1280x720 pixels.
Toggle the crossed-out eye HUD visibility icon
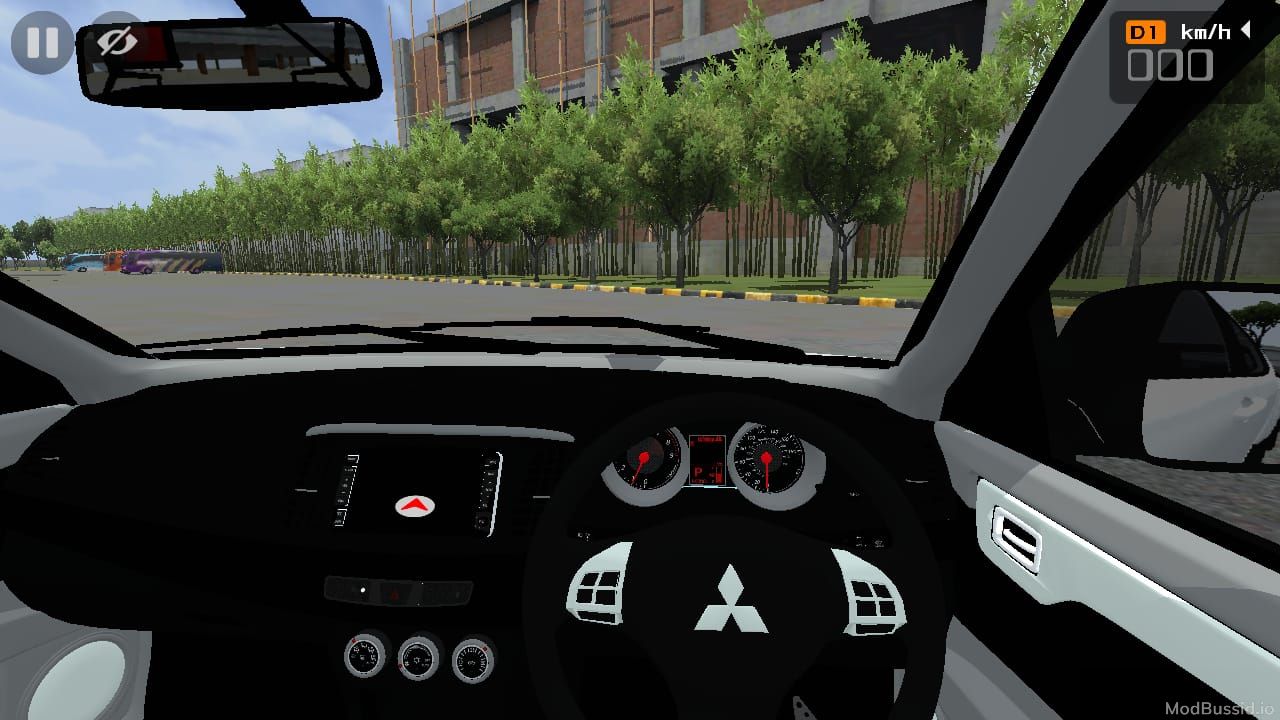[117, 42]
